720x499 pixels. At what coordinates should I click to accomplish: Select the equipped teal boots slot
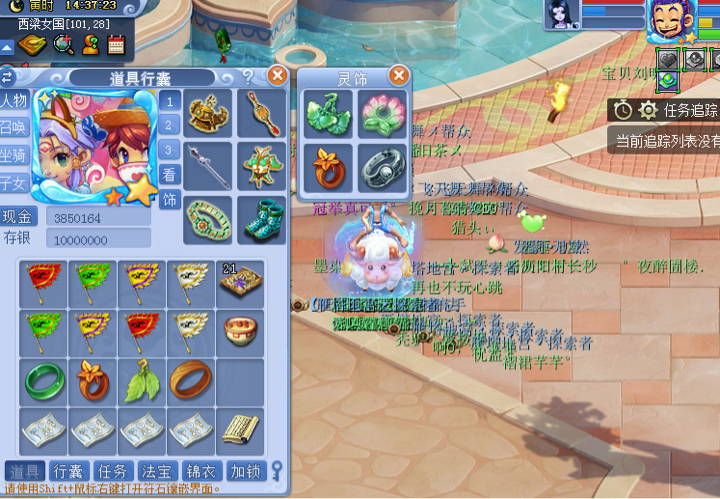262,219
